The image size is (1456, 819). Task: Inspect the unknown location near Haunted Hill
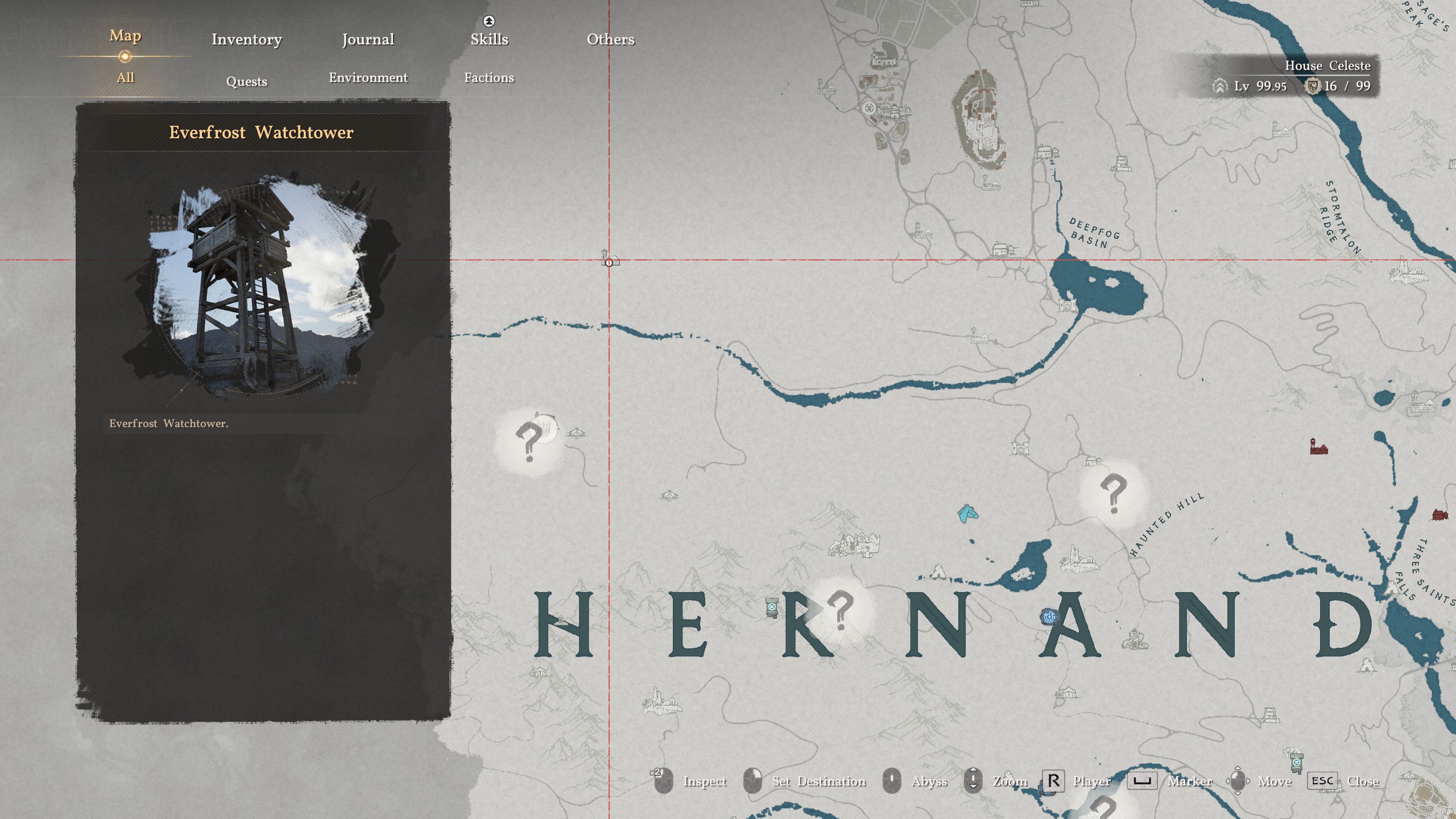click(1113, 493)
